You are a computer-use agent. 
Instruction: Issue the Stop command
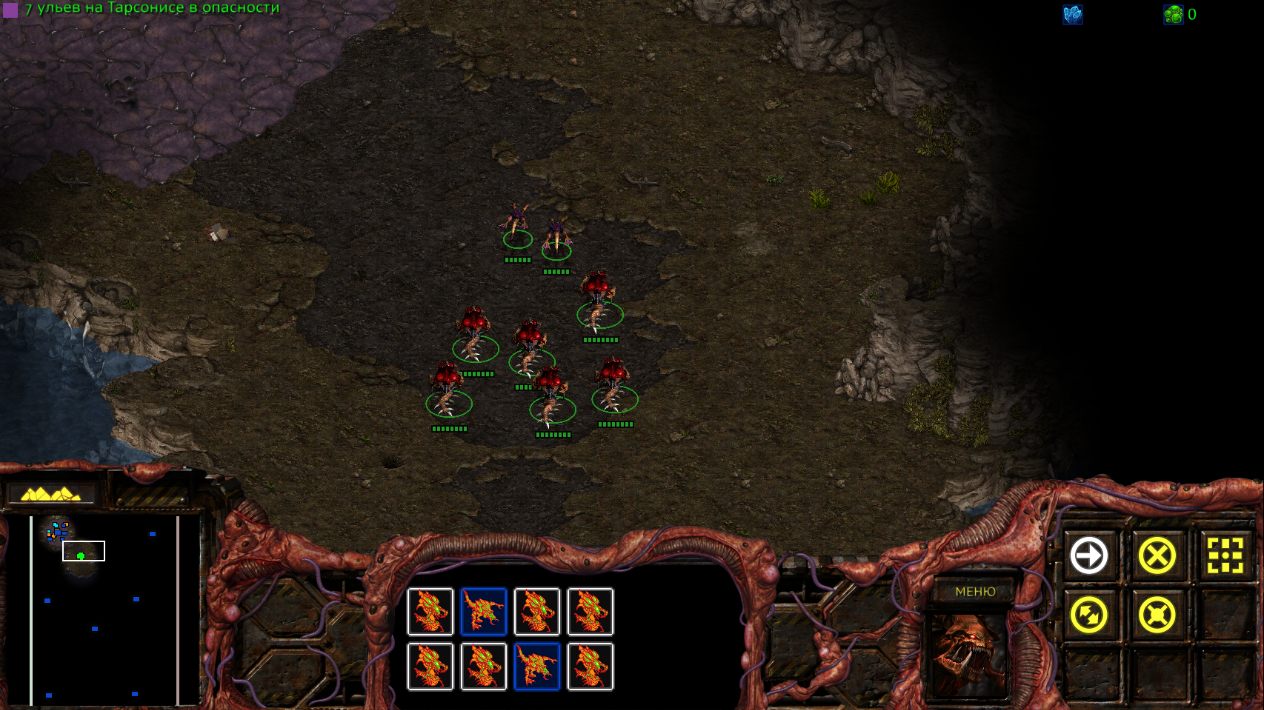click(1157, 555)
